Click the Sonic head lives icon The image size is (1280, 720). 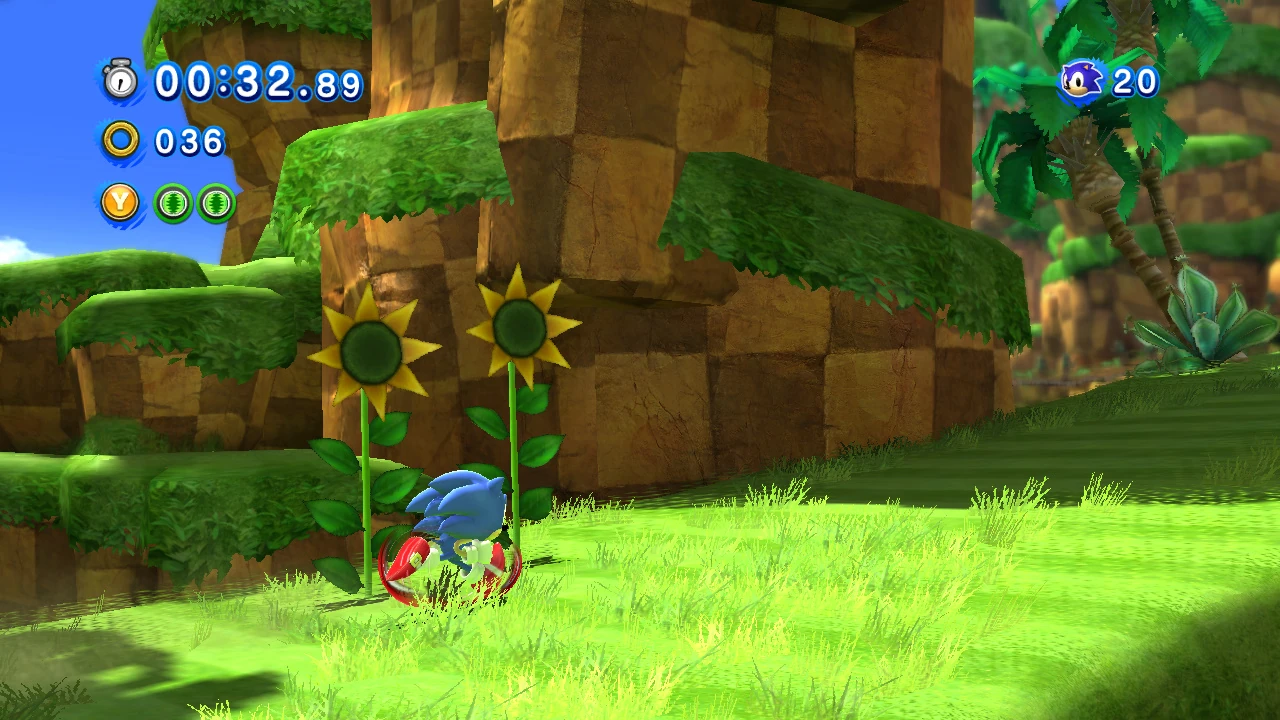(x=1081, y=81)
